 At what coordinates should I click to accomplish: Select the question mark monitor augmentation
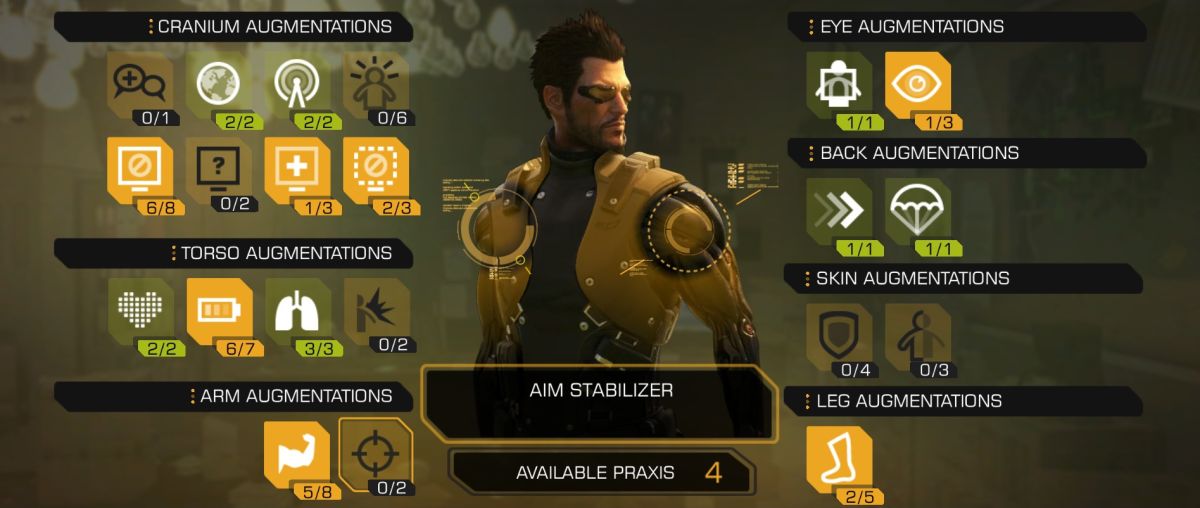(218, 169)
